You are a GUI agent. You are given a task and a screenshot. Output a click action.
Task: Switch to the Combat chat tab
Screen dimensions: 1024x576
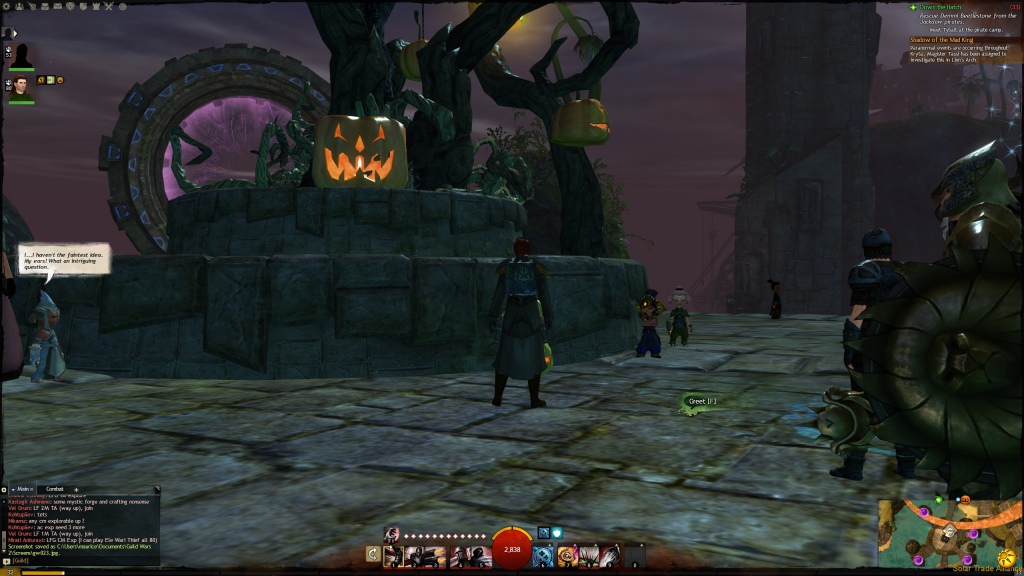(55, 489)
